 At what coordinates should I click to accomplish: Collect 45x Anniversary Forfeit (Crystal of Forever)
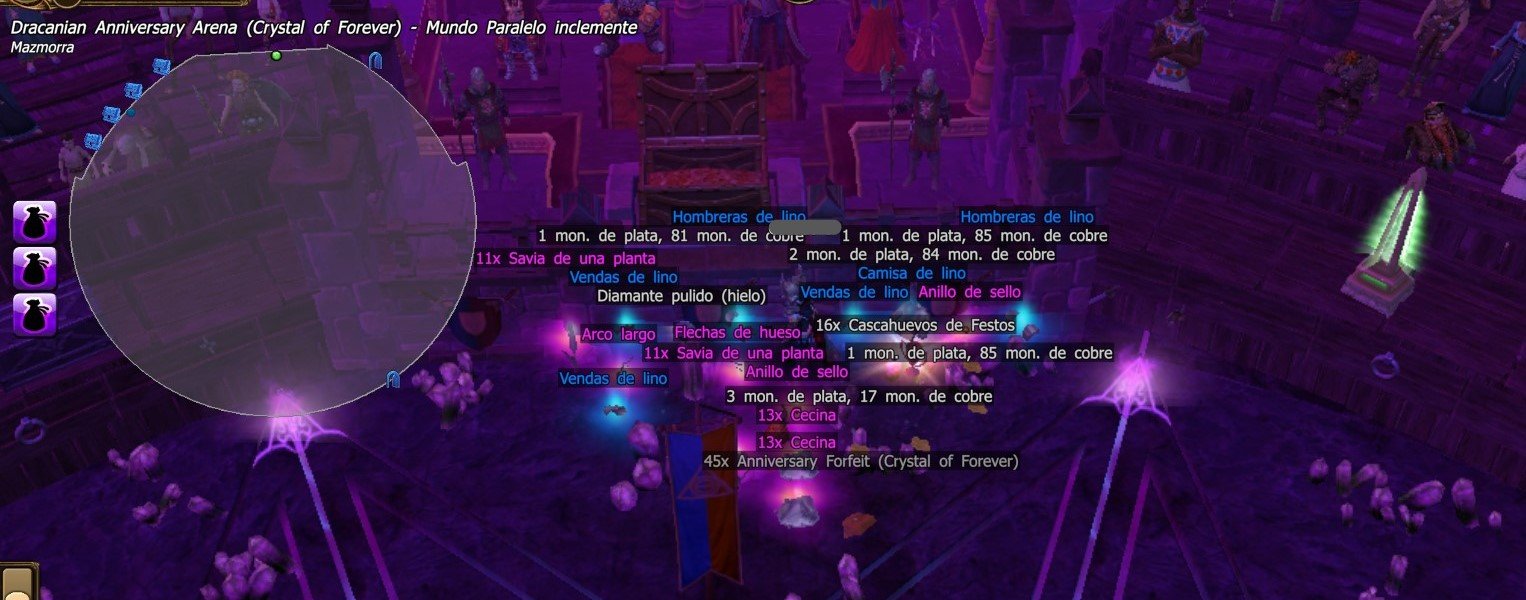860,461
